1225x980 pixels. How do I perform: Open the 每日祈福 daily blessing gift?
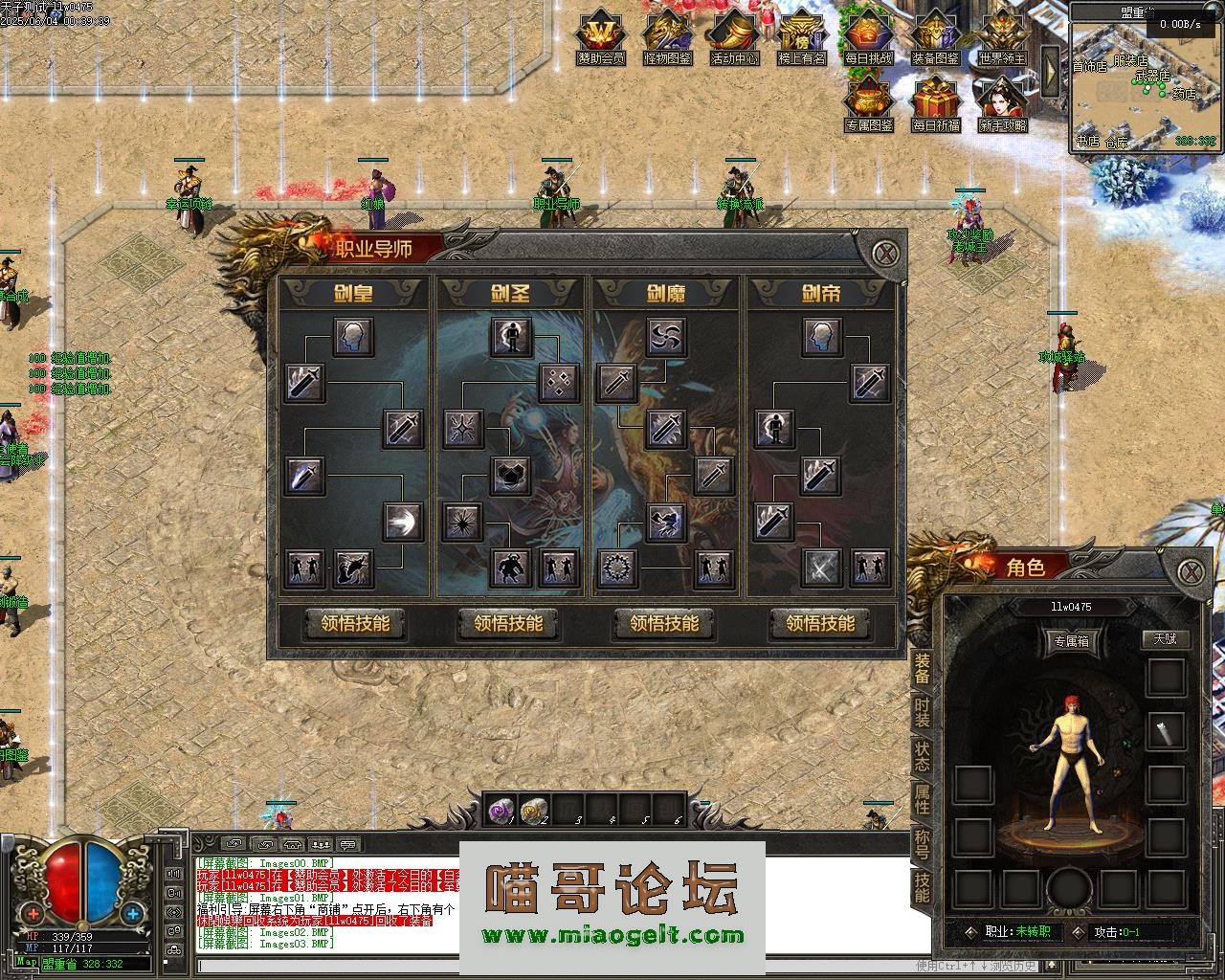click(x=935, y=104)
